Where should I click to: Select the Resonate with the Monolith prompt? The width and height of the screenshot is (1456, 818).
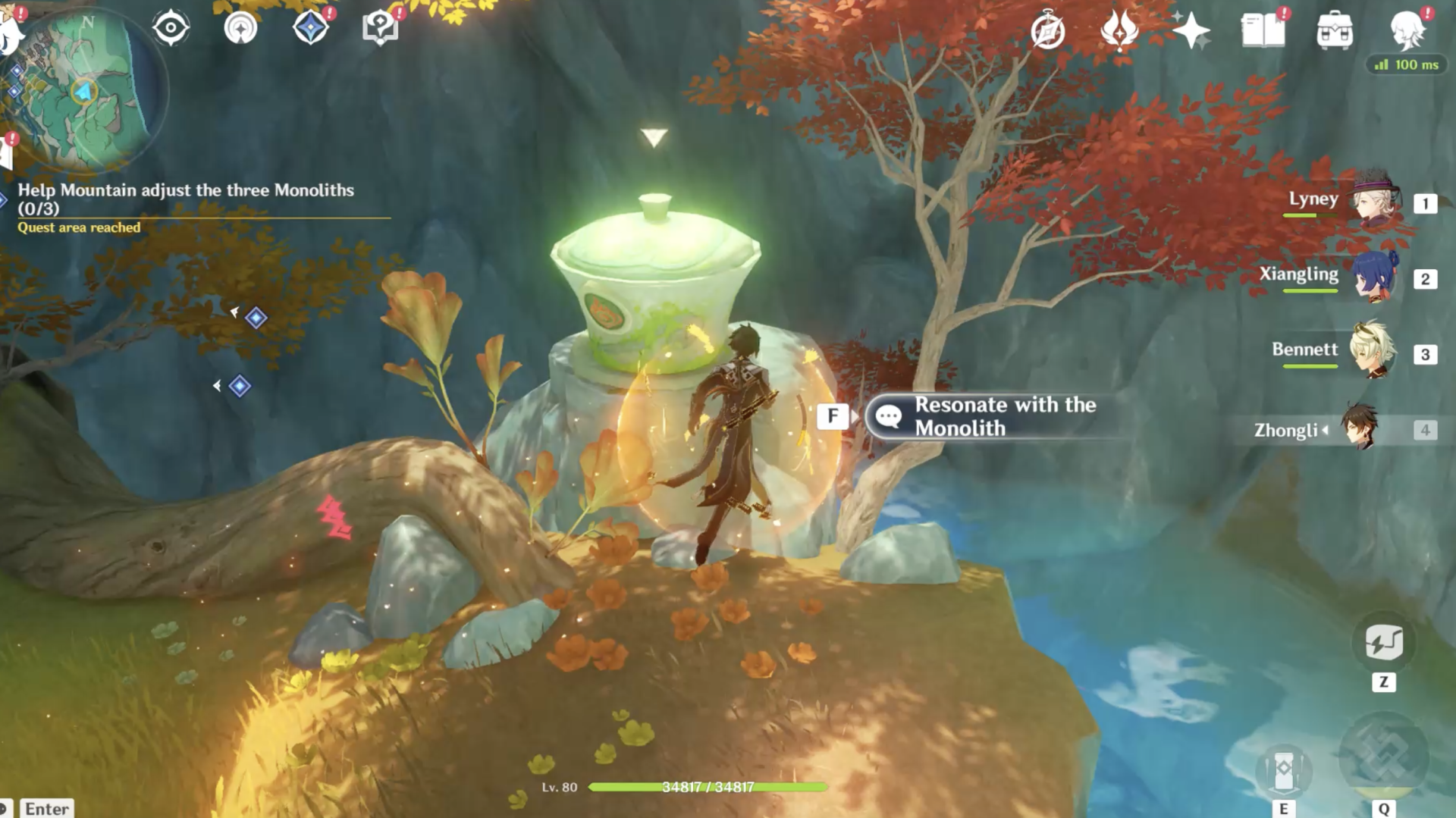(x=993, y=416)
